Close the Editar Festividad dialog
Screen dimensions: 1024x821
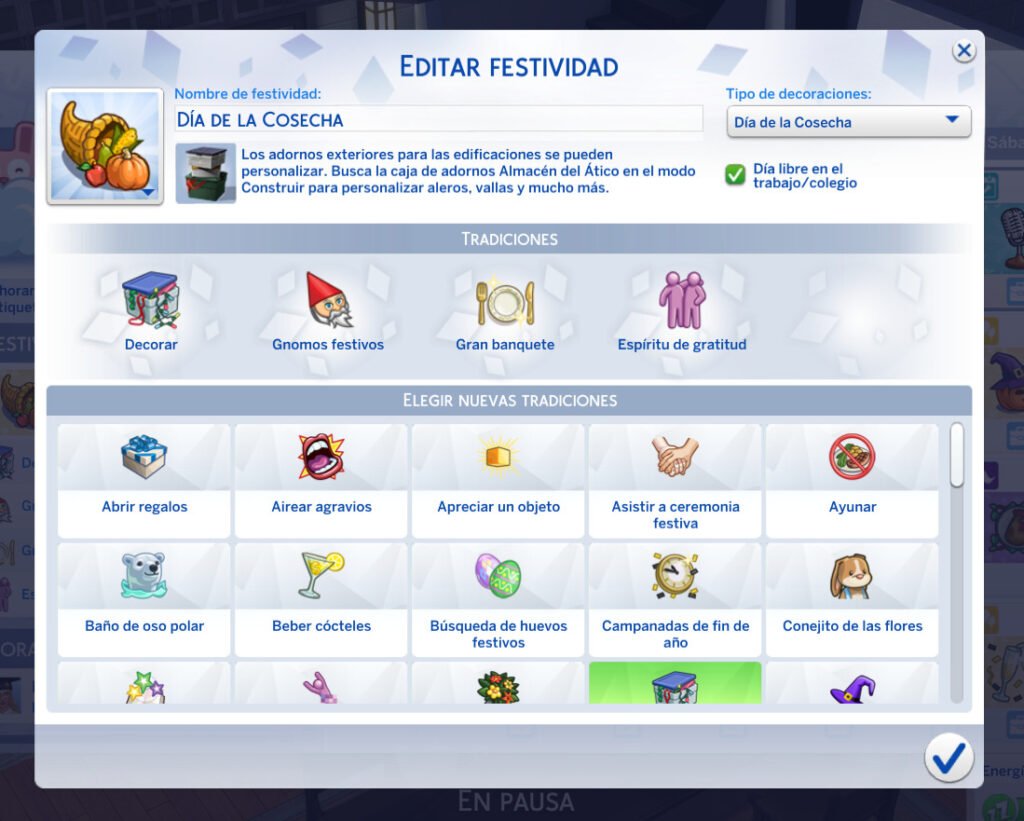coord(963,51)
